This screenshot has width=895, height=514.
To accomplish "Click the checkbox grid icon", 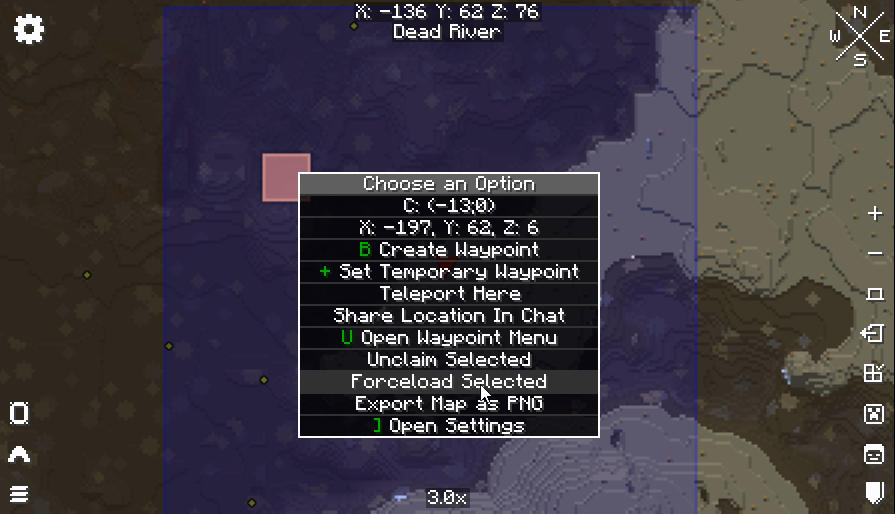I will tap(875, 373).
